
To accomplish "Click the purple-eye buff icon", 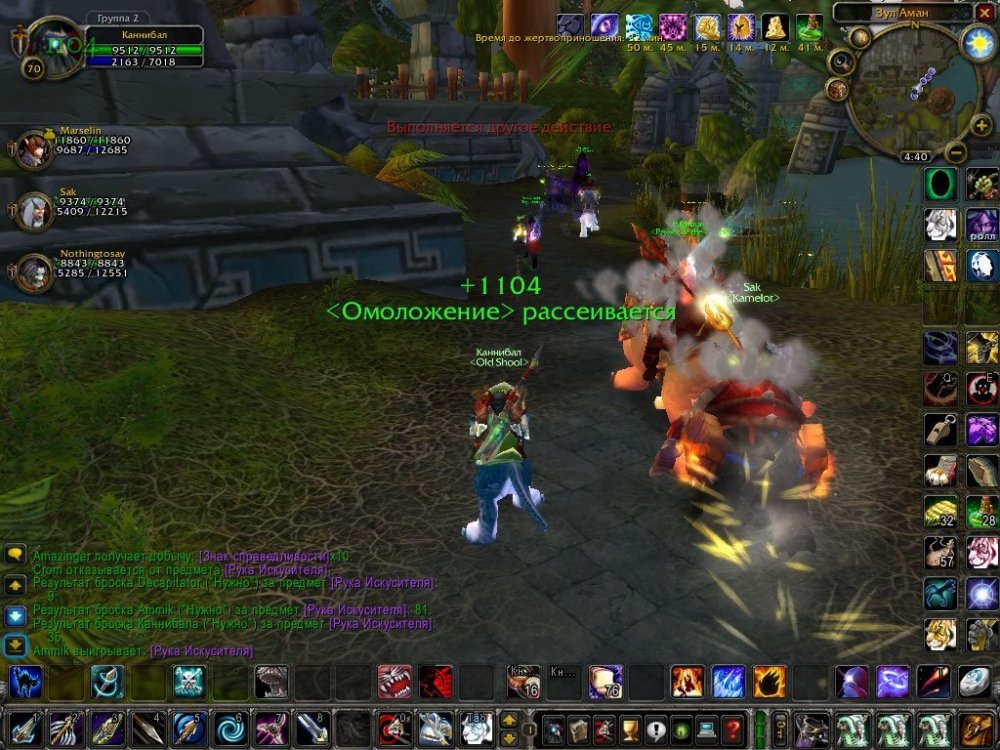I will coord(604,26).
